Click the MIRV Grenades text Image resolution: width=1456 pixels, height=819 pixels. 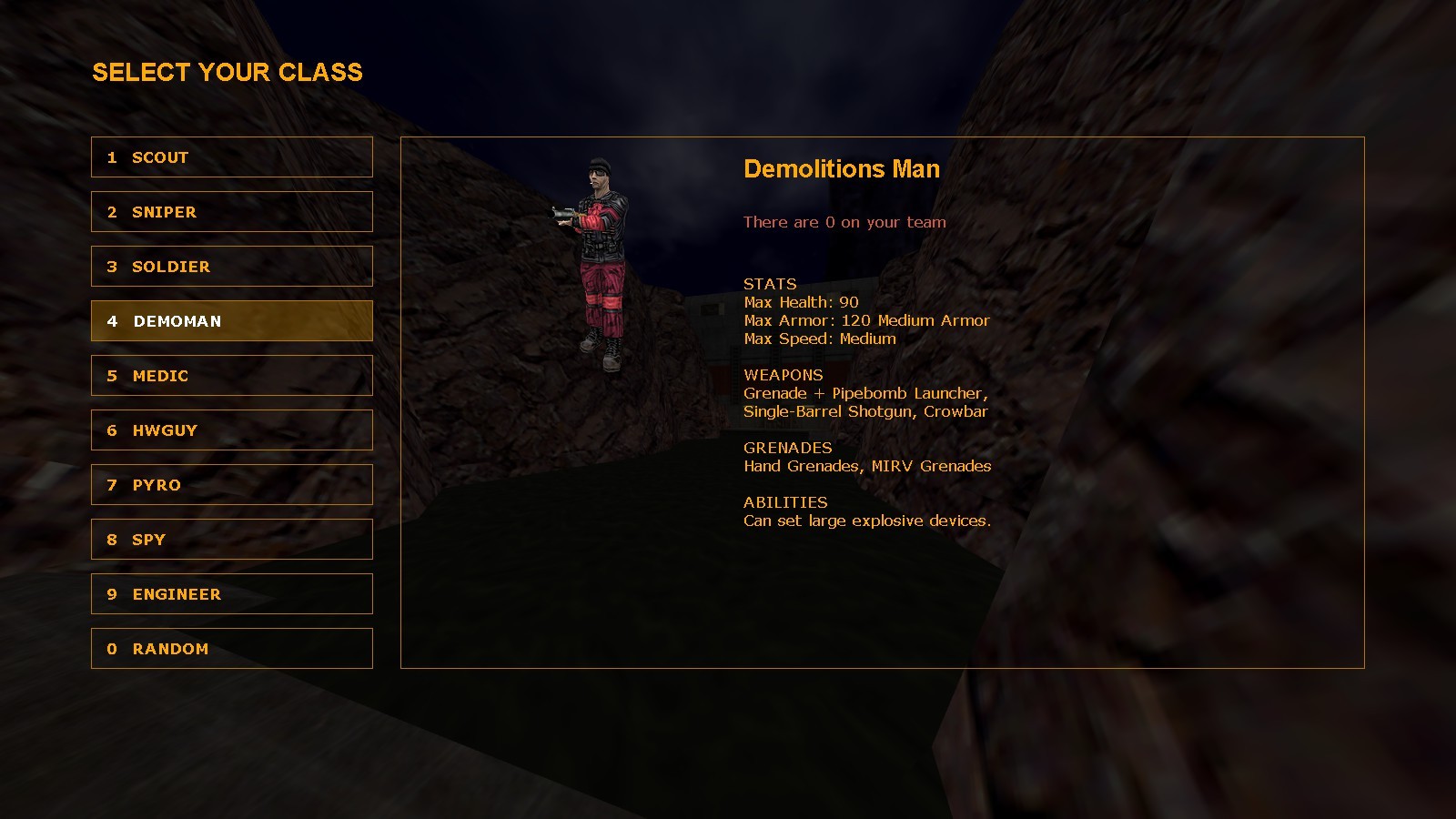(x=929, y=466)
